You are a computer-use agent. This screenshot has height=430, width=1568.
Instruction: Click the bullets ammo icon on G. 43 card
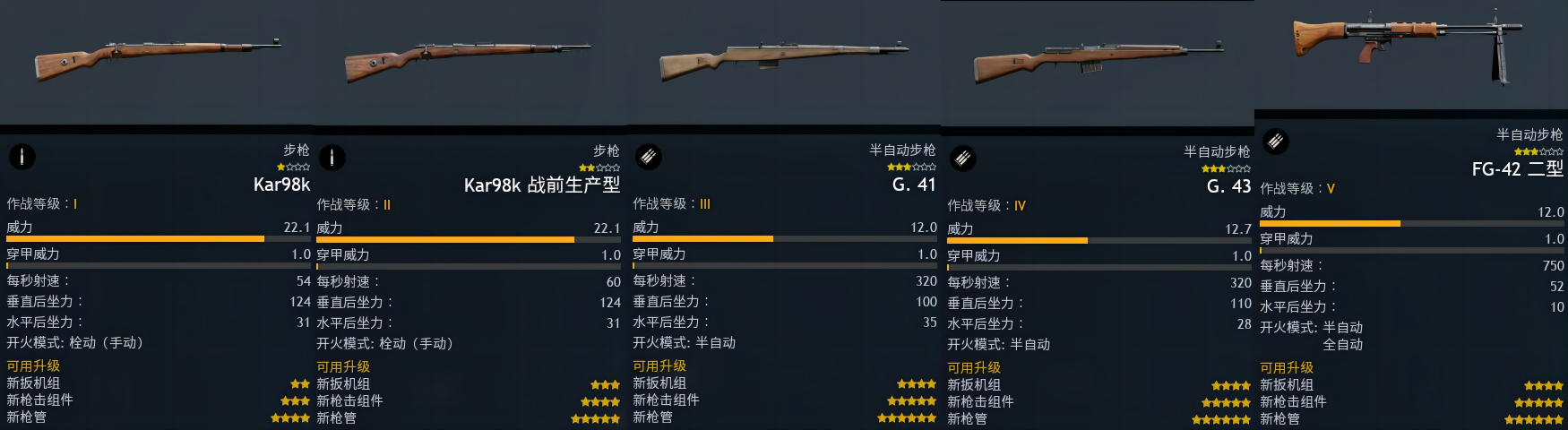962,159
